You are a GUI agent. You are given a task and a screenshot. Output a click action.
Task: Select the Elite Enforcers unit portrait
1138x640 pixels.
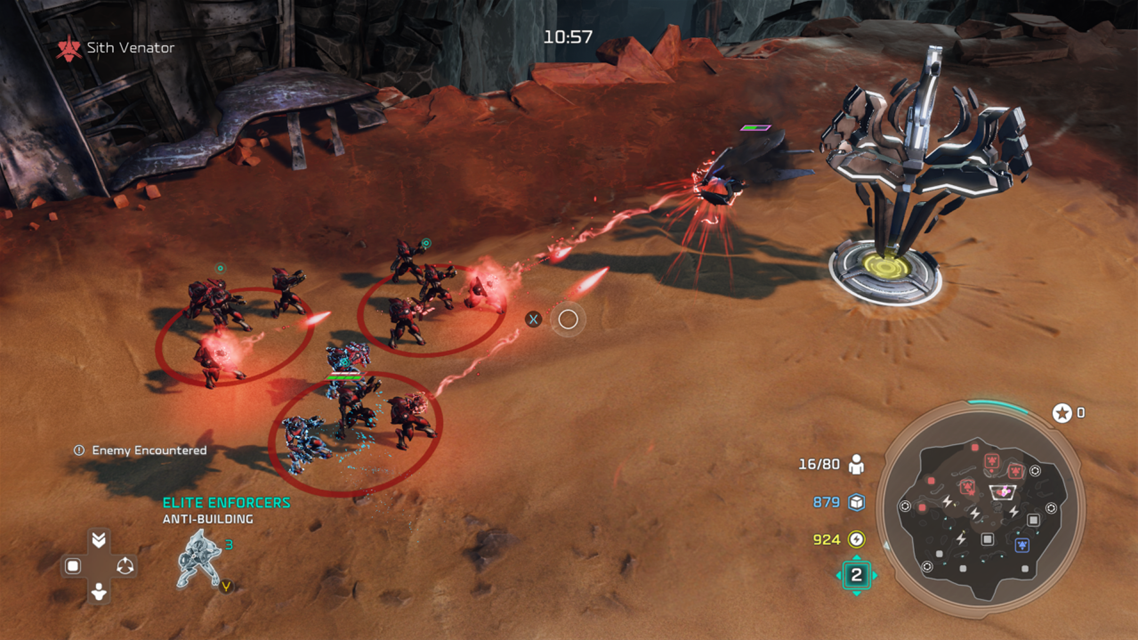199,559
